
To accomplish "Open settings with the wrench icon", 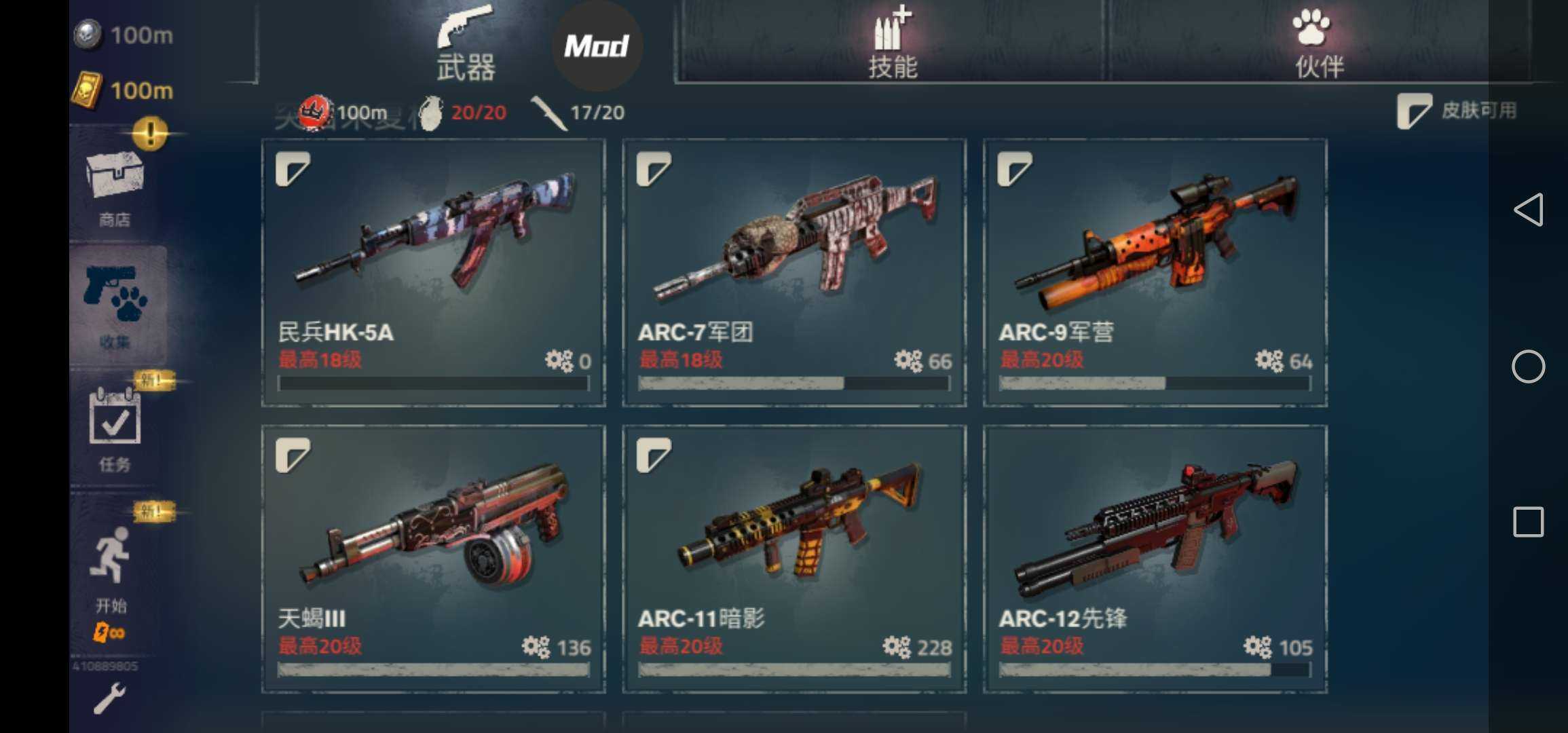I will coord(109,699).
